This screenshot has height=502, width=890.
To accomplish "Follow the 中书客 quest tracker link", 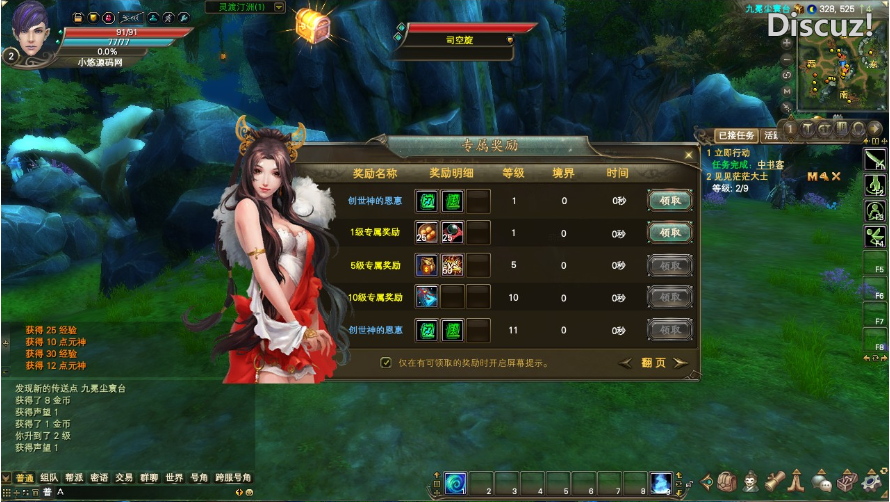I will (x=770, y=164).
